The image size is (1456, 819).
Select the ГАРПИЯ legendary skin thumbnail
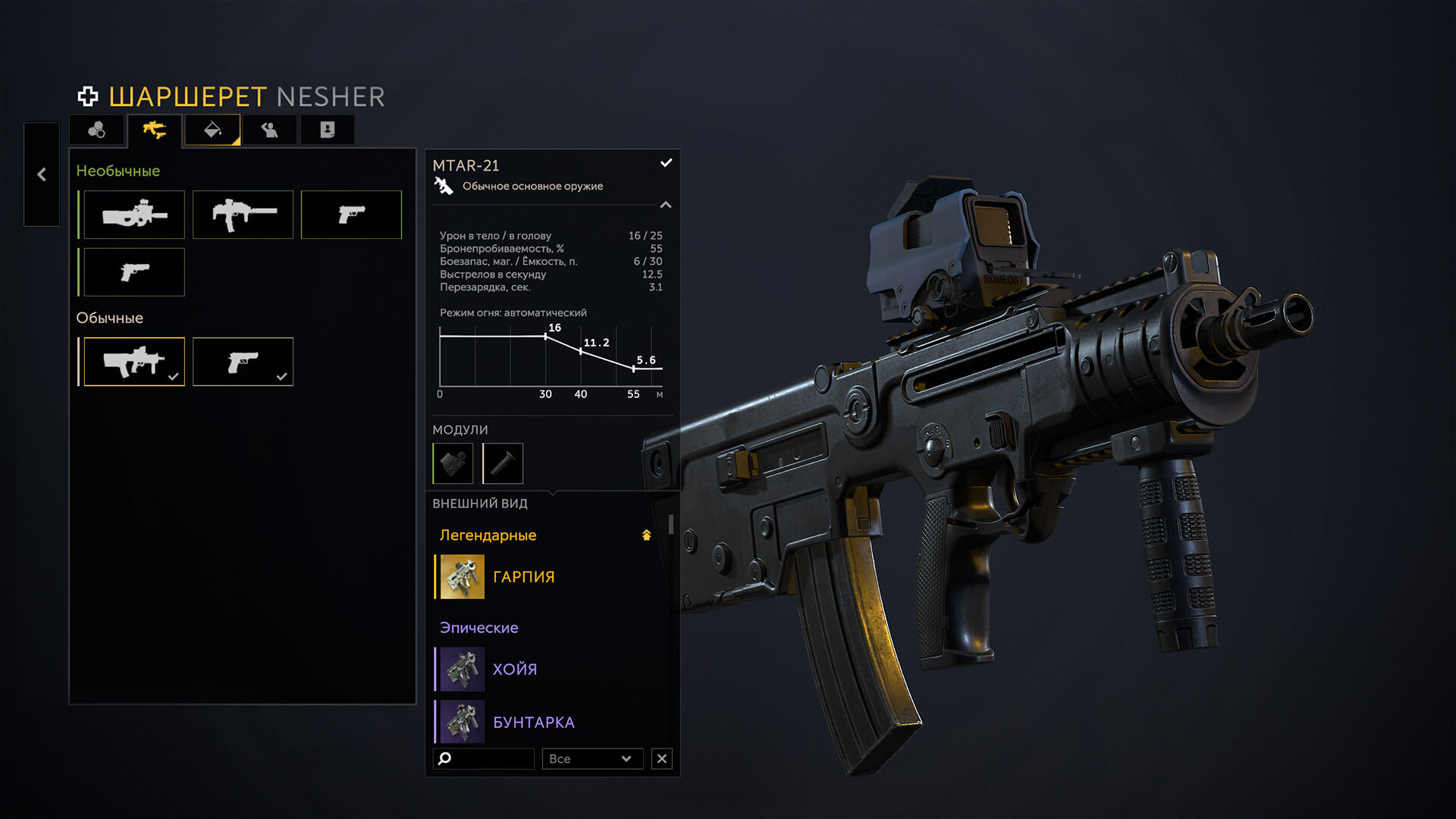coord(463,576)
